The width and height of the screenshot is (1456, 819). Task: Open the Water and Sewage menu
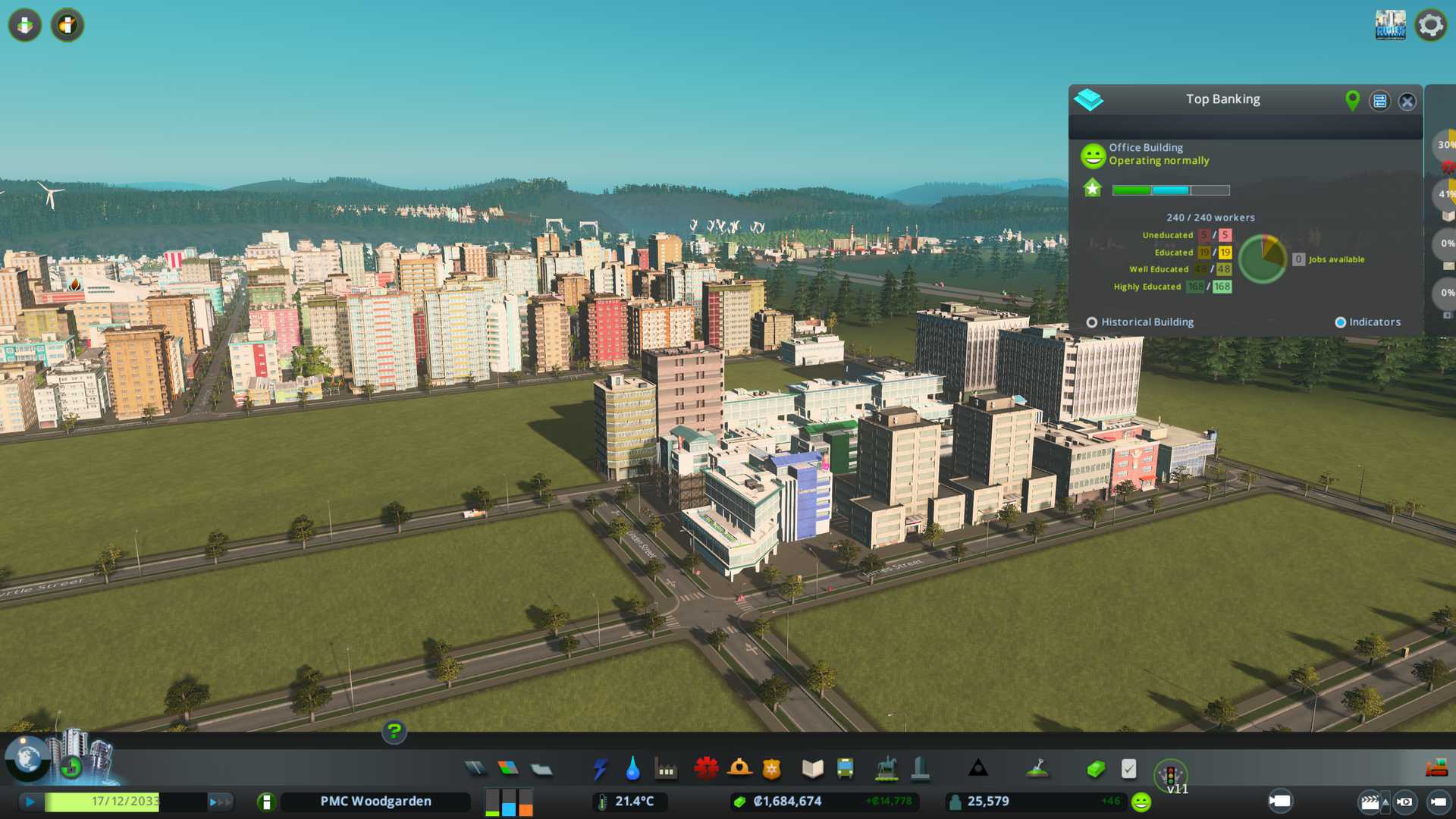point(632,769)
